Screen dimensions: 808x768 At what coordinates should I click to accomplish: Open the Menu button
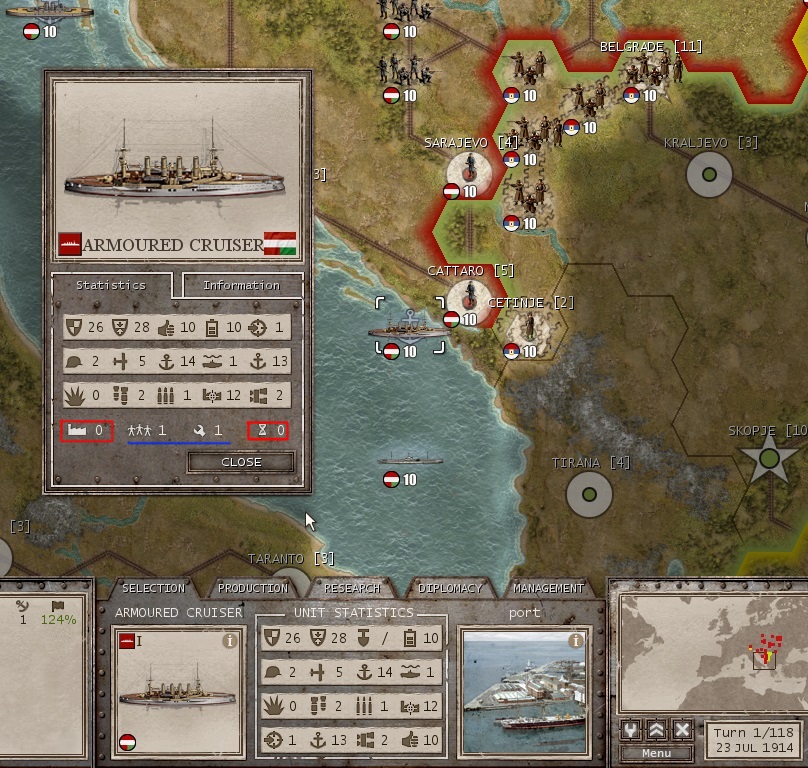(656, 753)
